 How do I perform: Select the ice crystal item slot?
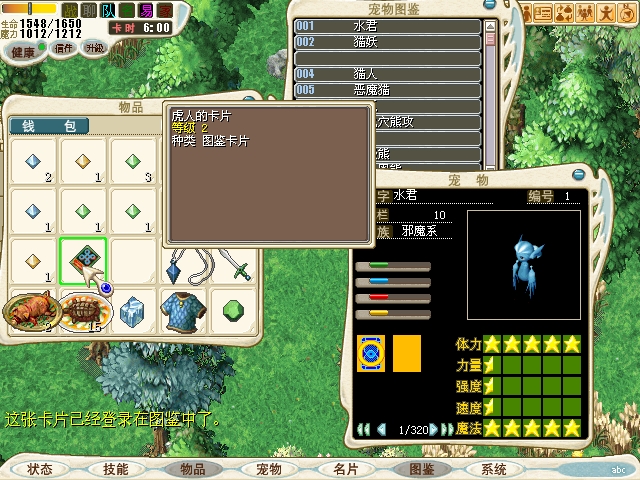[133, 312]
